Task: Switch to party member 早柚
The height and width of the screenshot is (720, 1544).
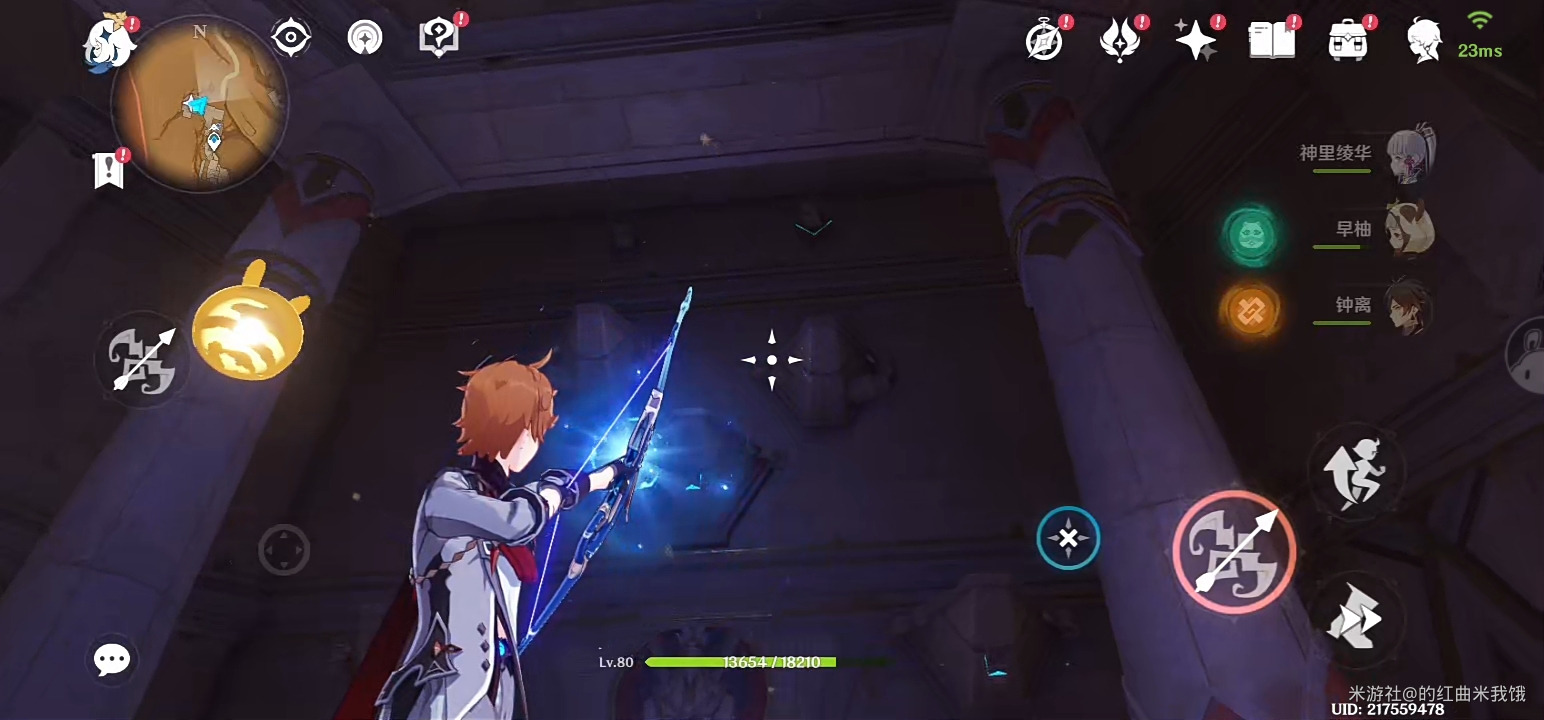Action: [x=1409, y=230]
